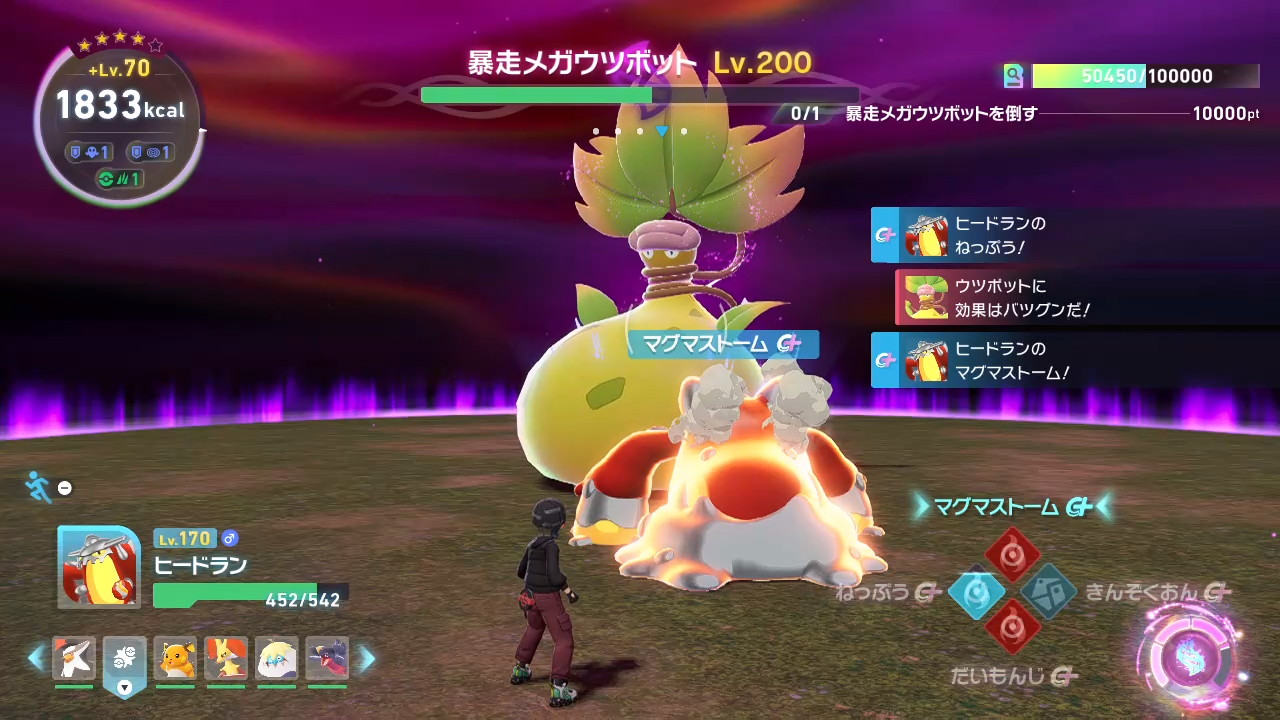Screen dimensions: 1280x720
Task: Click the 効果はバツグンだ battle log message
Action: (1000, 298)
